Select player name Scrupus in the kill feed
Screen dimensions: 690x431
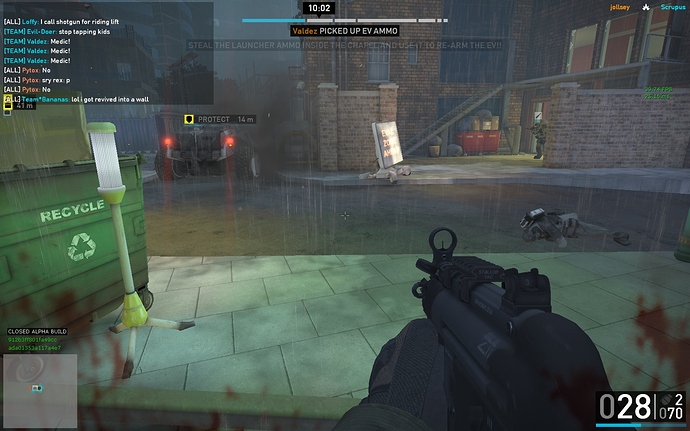click(670, 7)
